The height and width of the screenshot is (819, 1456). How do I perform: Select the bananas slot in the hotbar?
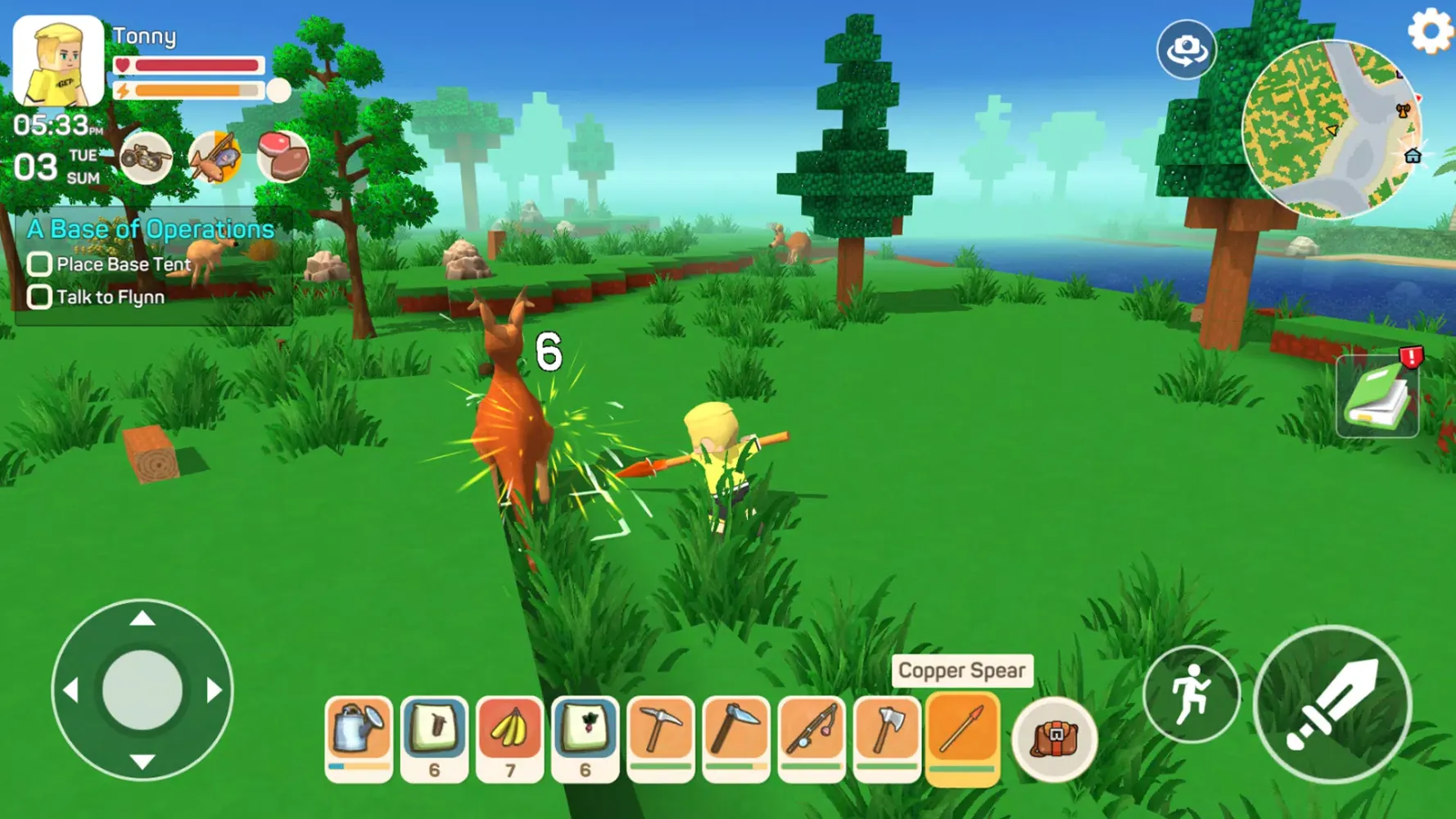[x=509, y=735]
